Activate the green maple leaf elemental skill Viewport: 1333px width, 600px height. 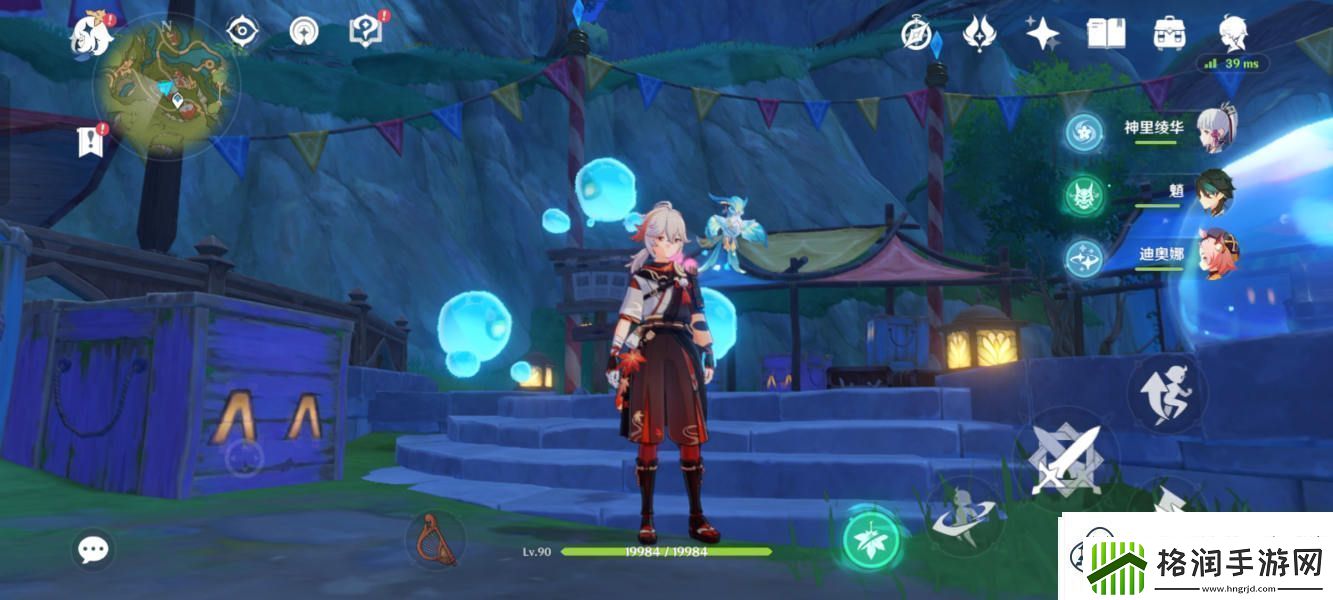point(870,540)
